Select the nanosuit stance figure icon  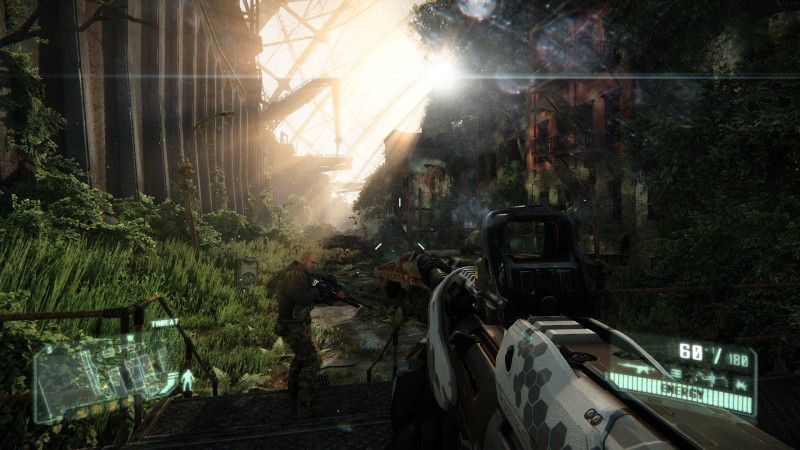tap(186, 380)
